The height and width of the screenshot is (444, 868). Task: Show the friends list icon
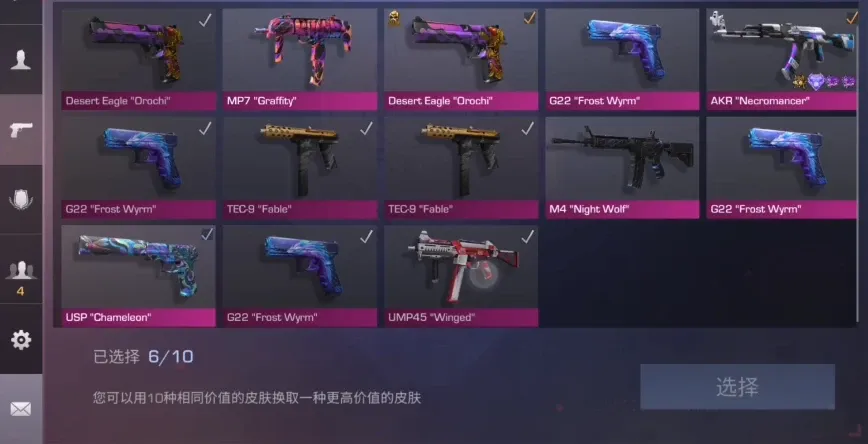coord(20,269)
